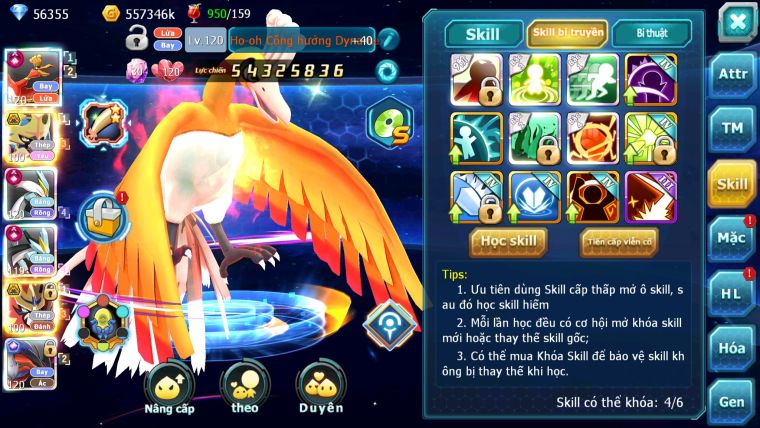Viewport: 760px width, 428px height.
Task: Click the Học skill button
Action: click(509, 241)
